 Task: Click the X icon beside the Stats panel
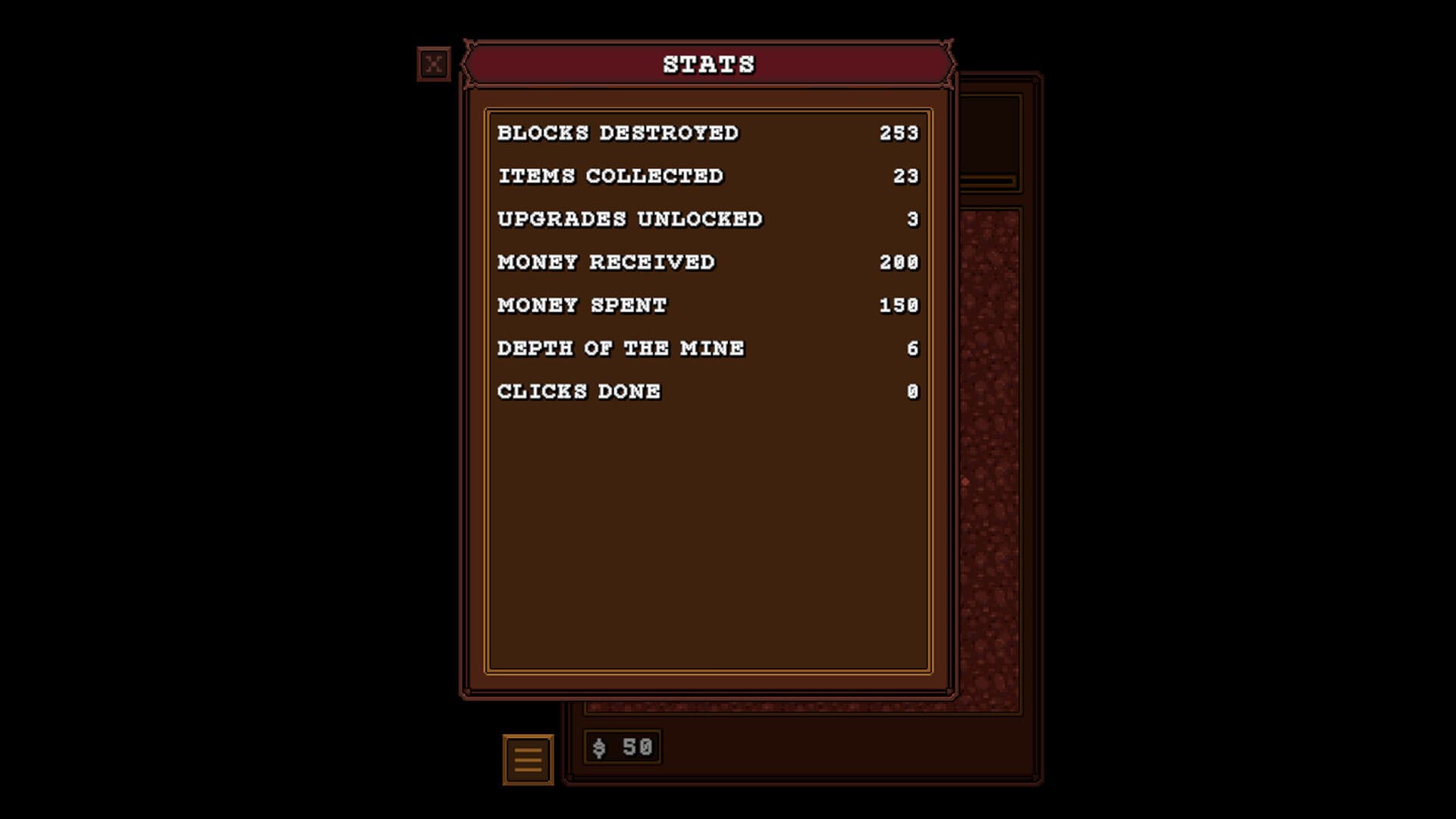click(x=434, y=63)
